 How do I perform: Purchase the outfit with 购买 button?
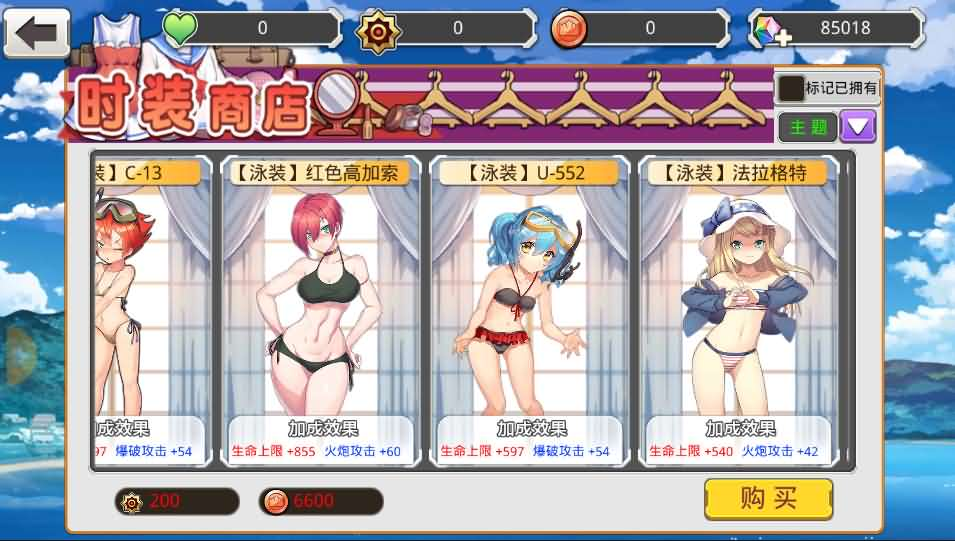[x=768, y=499]
